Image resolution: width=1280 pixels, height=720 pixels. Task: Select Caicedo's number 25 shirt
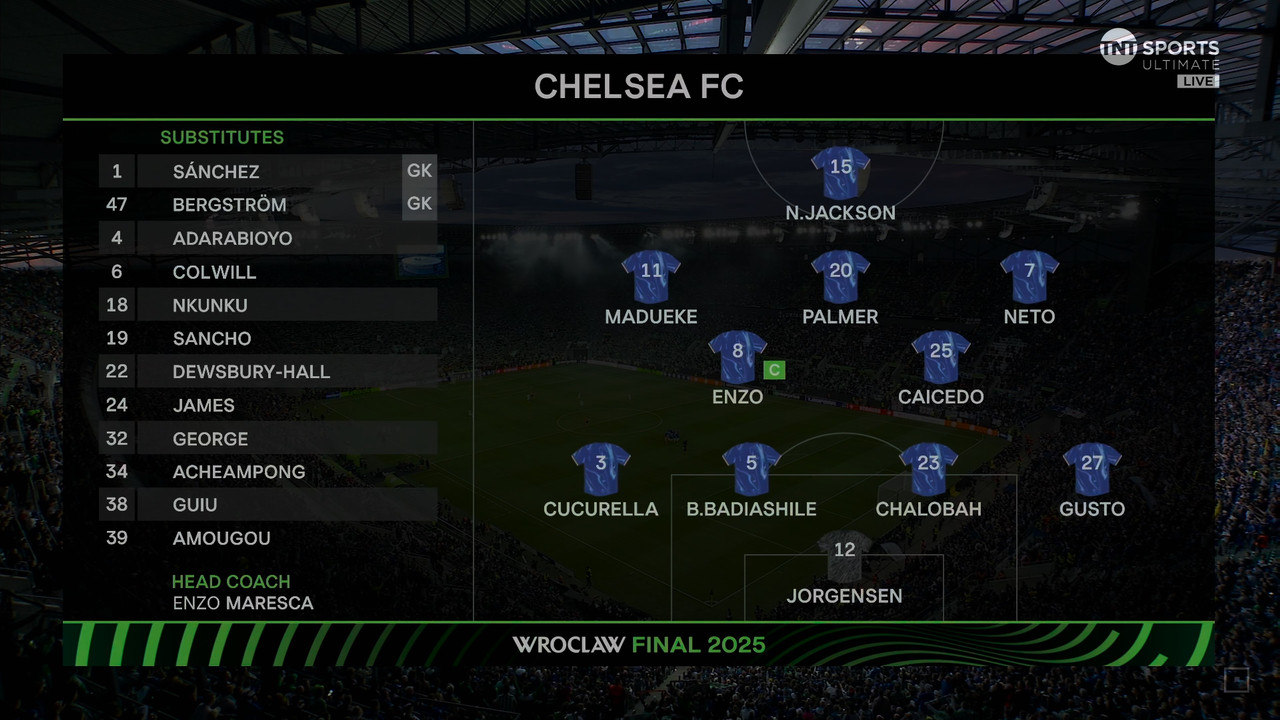[941, 357]
